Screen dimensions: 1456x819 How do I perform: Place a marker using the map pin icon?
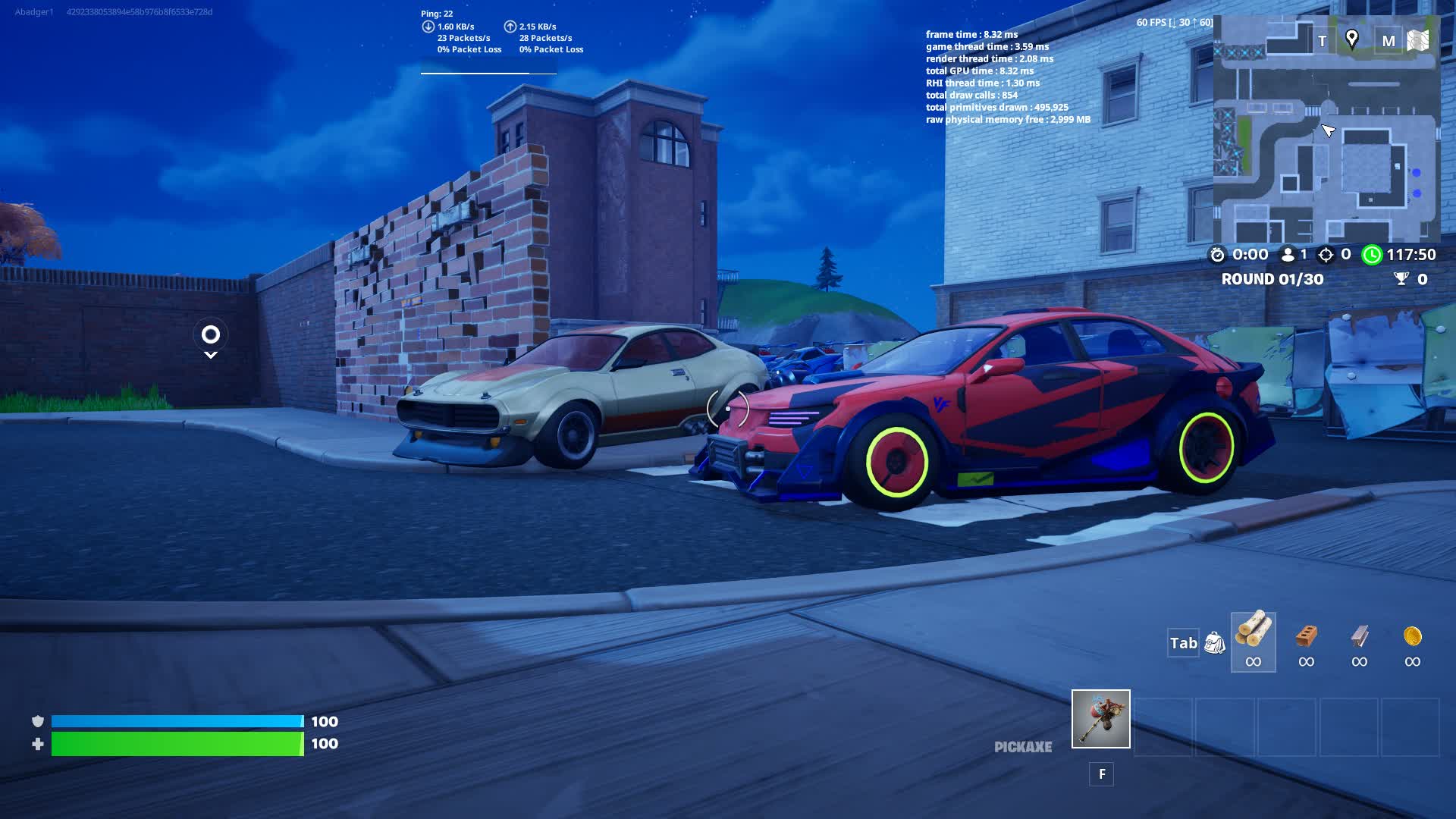[x=1351, y=39]
